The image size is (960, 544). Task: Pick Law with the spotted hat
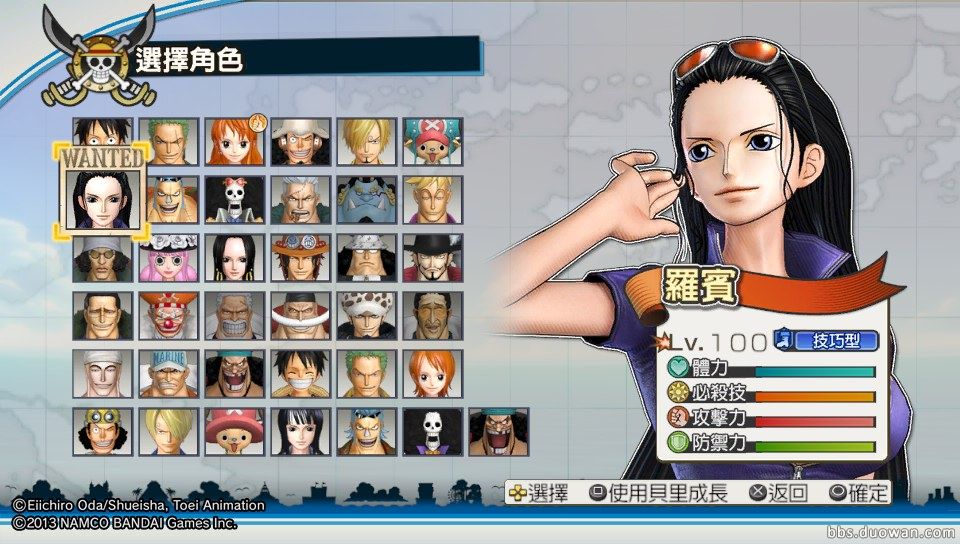364,316
